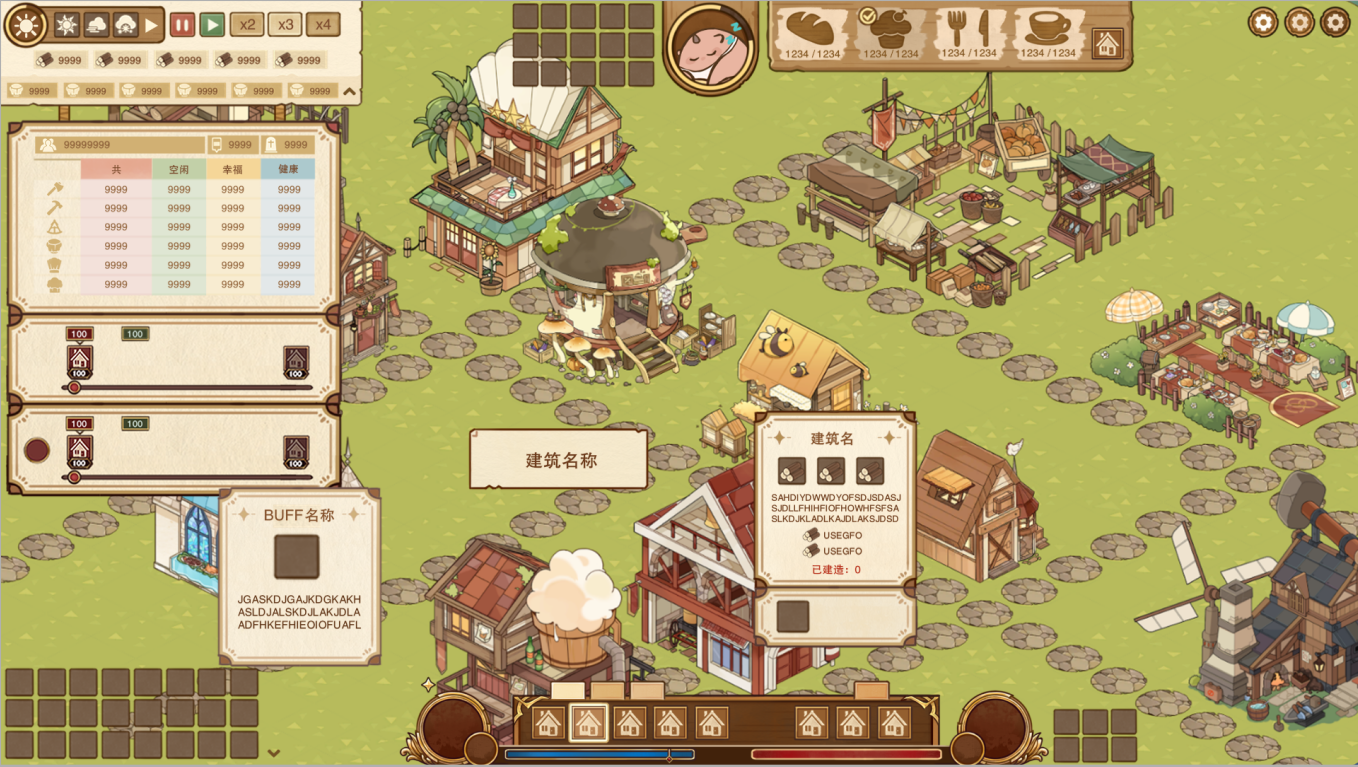The height and width of the screenshot is (767, 1358).
Task: Select the snowy cloud weather icon
Action: (x=126, y=25)
